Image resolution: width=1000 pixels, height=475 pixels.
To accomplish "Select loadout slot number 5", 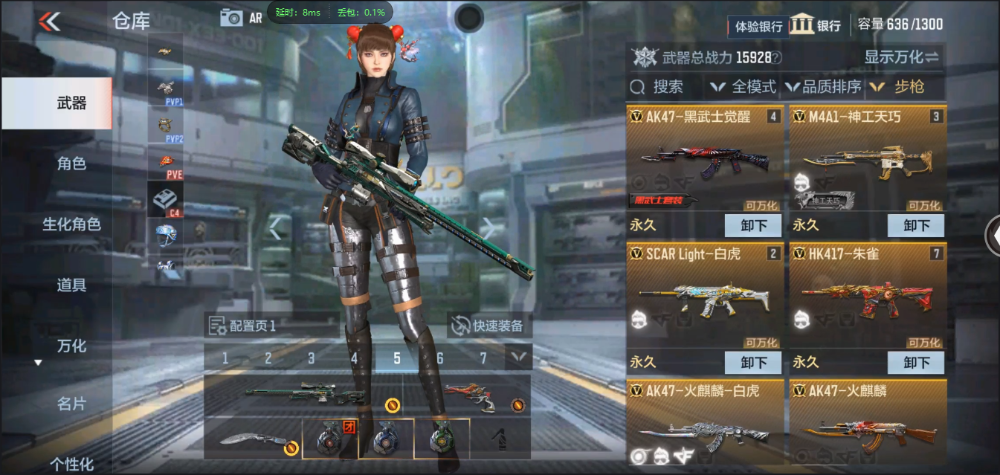I will coord(397,357).
